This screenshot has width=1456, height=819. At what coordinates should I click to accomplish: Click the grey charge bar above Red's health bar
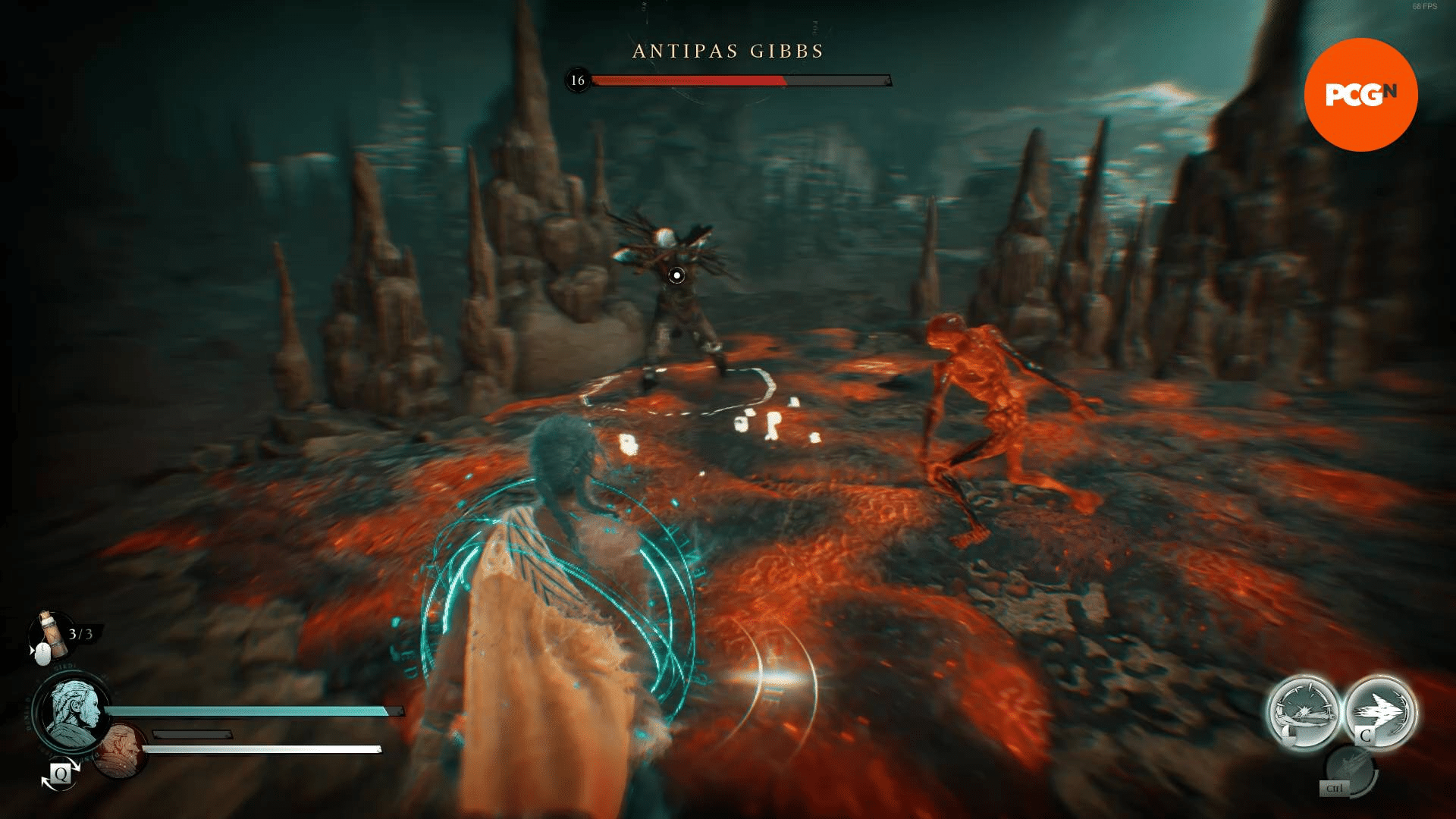193,734
